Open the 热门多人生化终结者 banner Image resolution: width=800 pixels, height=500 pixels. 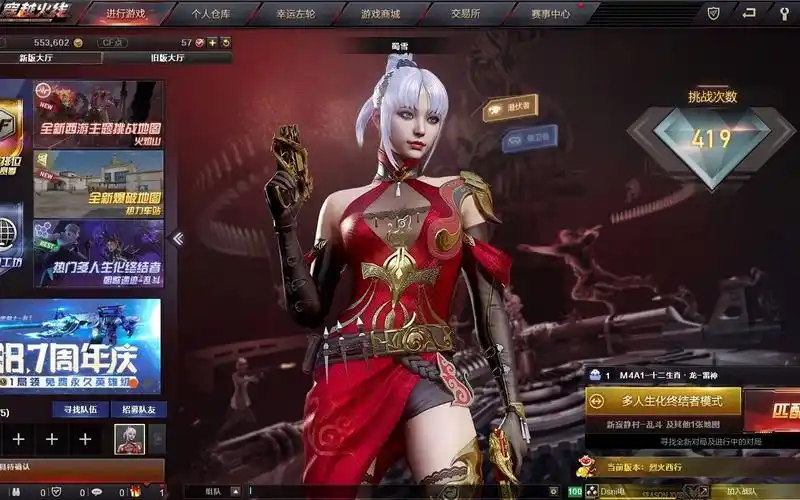click(98, 253)
